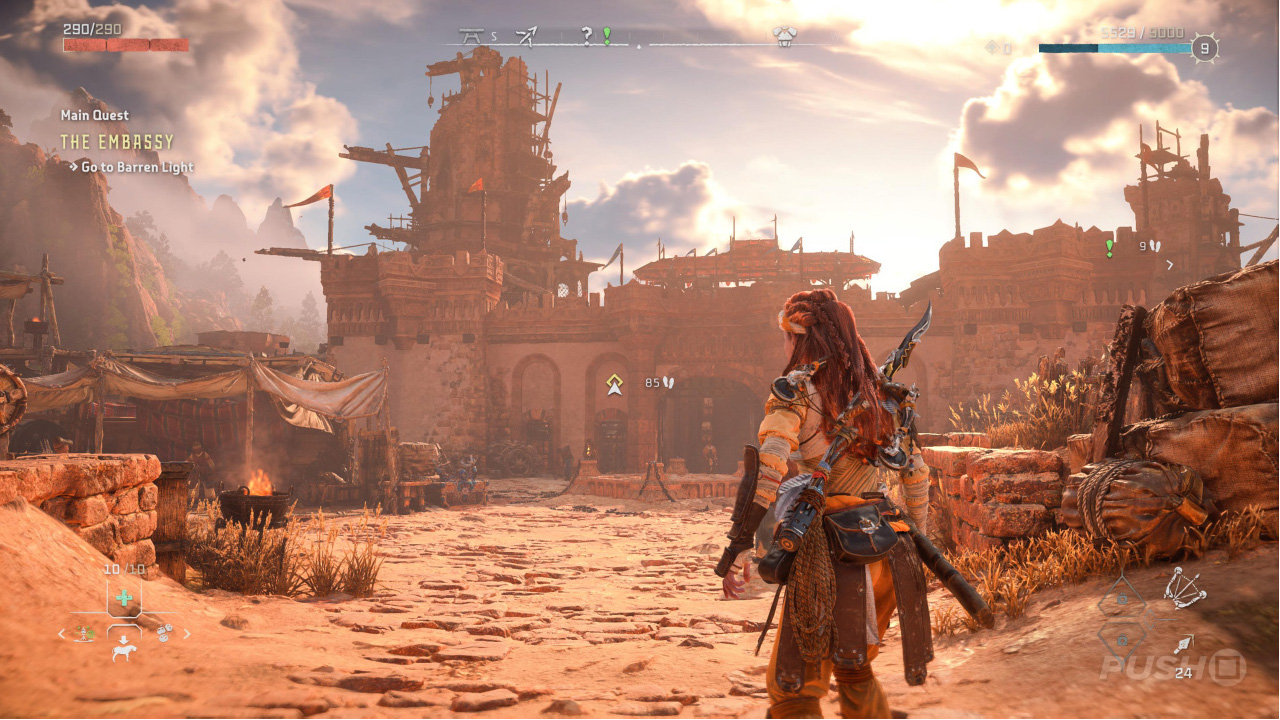This screenshot has width=1280, height=720.
Task: Select the hunter bow weapon icon
Action: coord(1185,587)
